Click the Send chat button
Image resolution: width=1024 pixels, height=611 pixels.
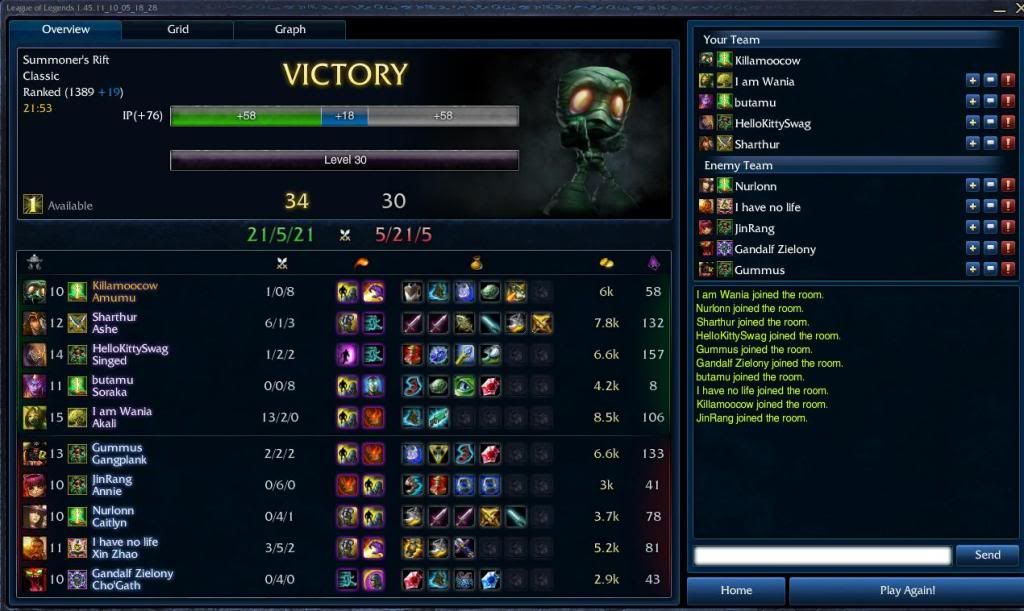987,555
